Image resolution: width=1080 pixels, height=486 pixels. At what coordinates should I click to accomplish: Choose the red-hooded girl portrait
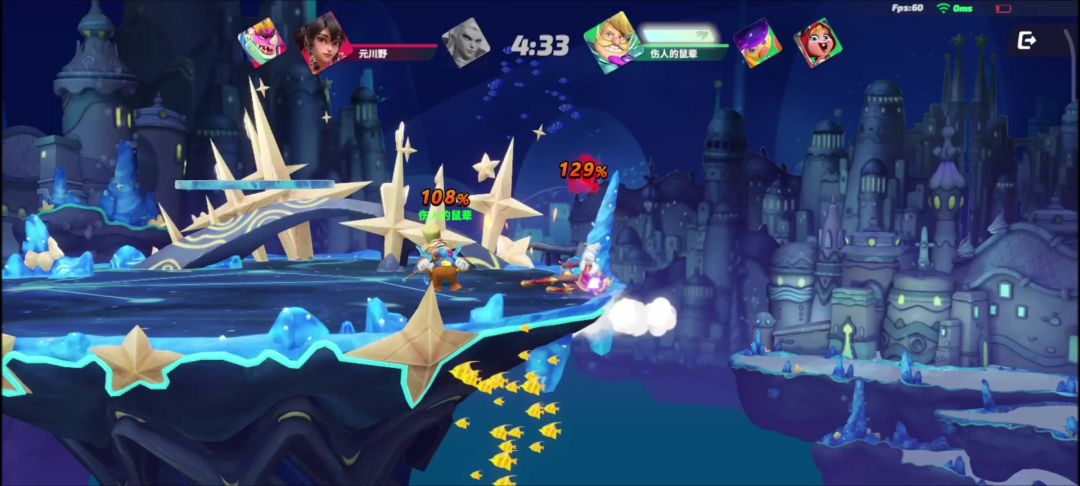coord(817,43)
